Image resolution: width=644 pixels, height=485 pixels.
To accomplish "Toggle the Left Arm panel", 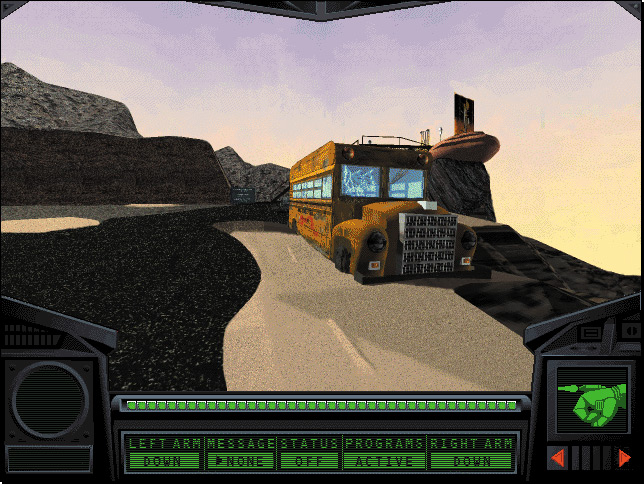I will [163, 452].
